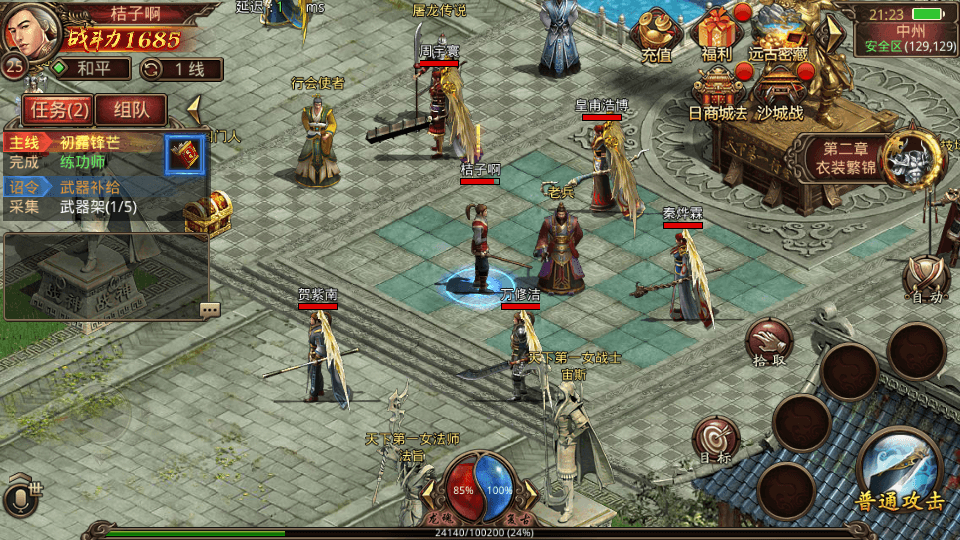Track the 武器补给 edict quest
The width and height of the screenshot is (960, 540).
pos(90,187)
